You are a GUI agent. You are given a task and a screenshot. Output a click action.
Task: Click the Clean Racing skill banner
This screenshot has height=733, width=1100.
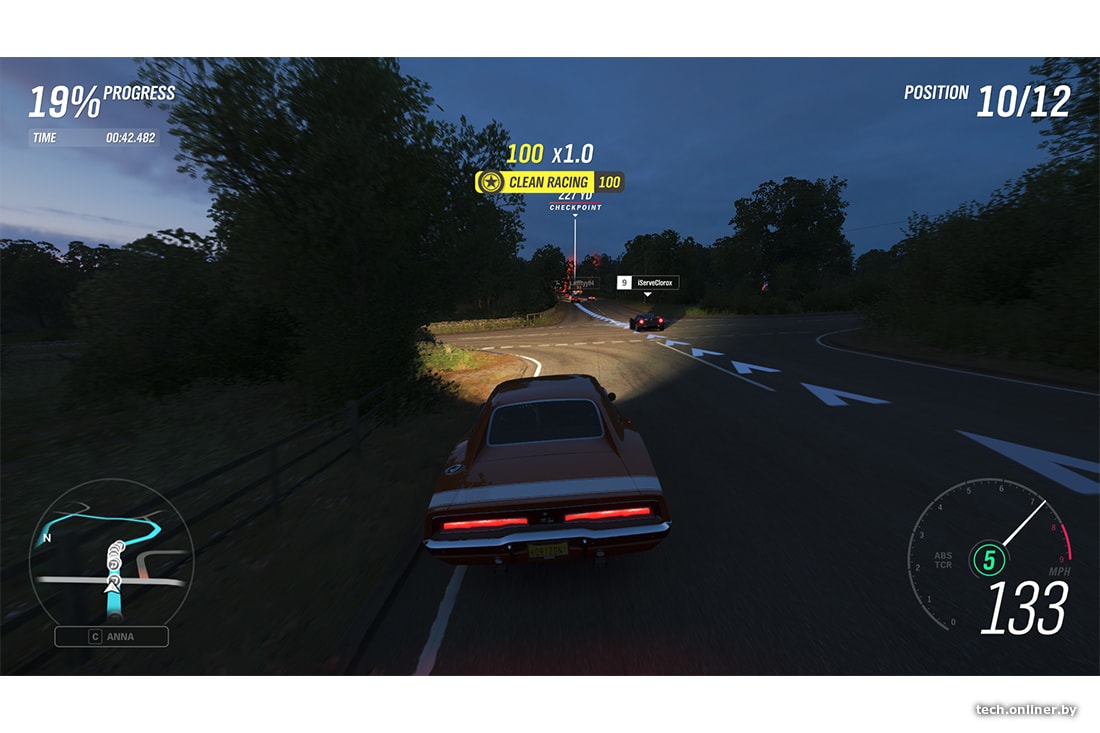pyautogui.click(x=549, y=182)
